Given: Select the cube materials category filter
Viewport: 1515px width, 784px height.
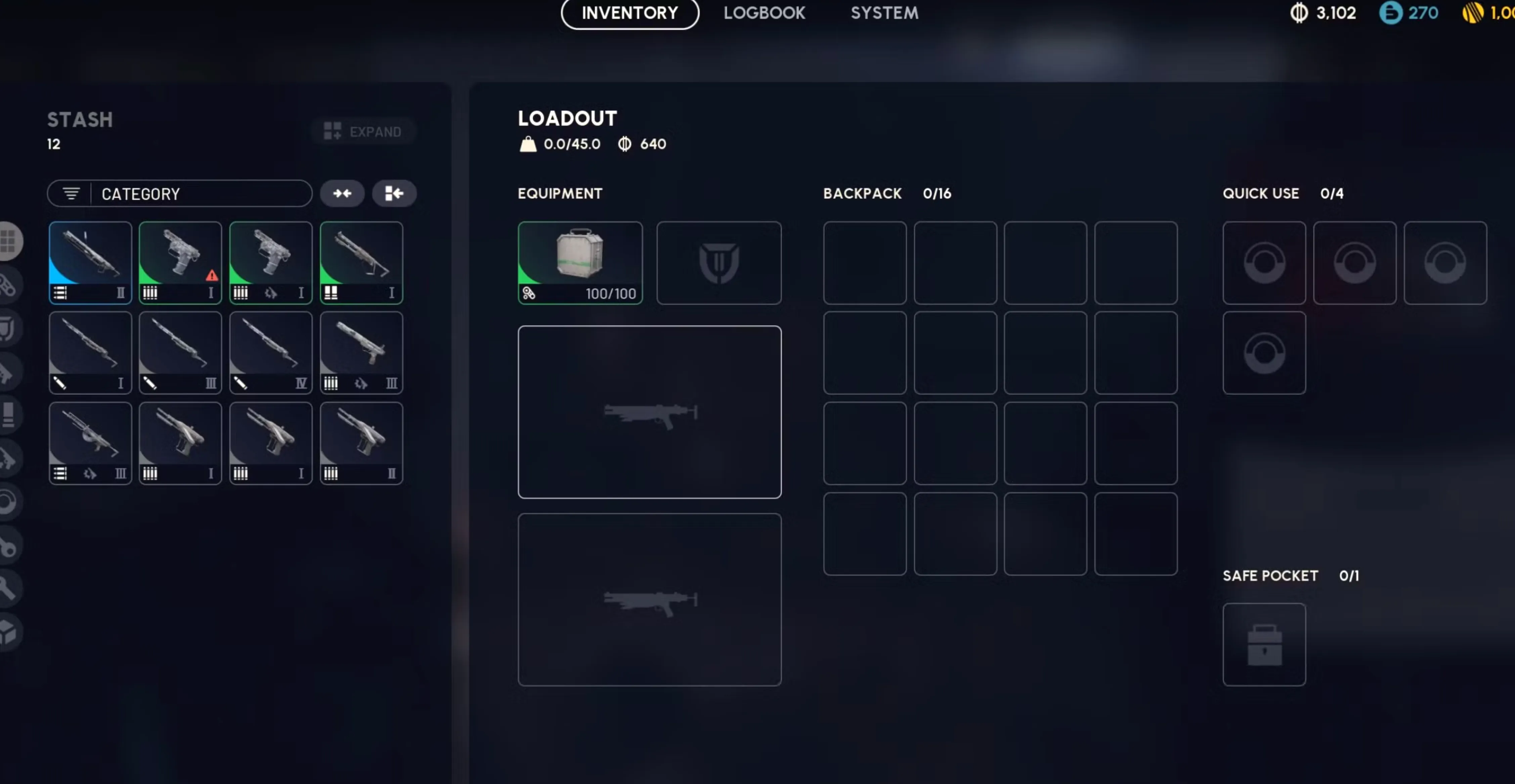Looking at the screenshot, I should coord(9,633).
